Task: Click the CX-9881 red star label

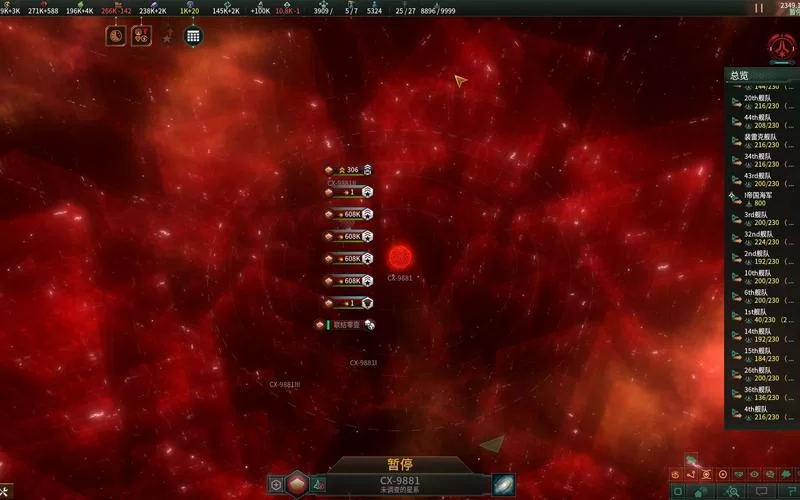Action: pos(400,278)
